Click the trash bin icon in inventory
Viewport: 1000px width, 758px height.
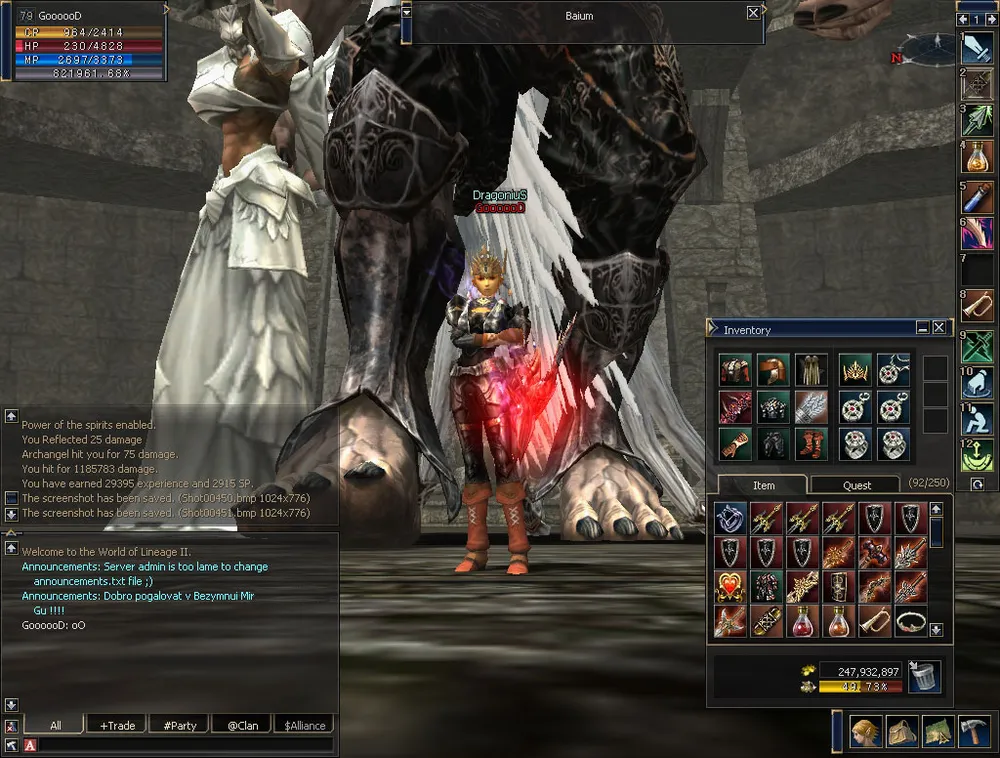[924, 677]
